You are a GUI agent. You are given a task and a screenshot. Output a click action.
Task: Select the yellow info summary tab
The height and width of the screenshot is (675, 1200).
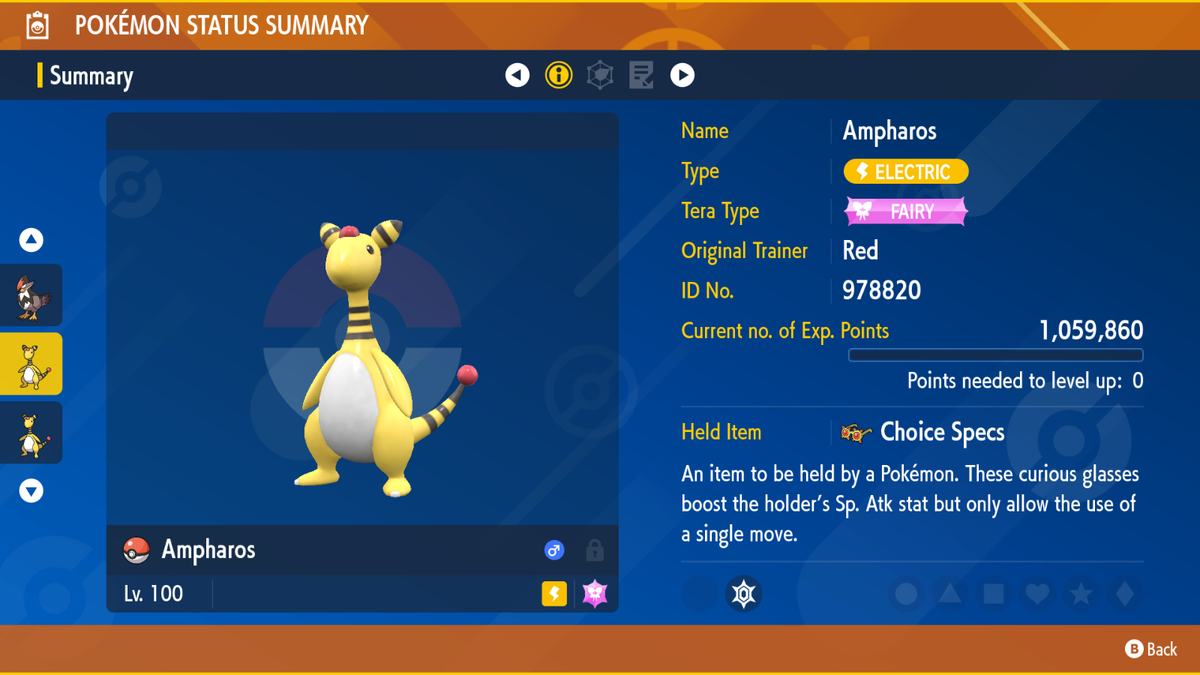coord(558,75)
